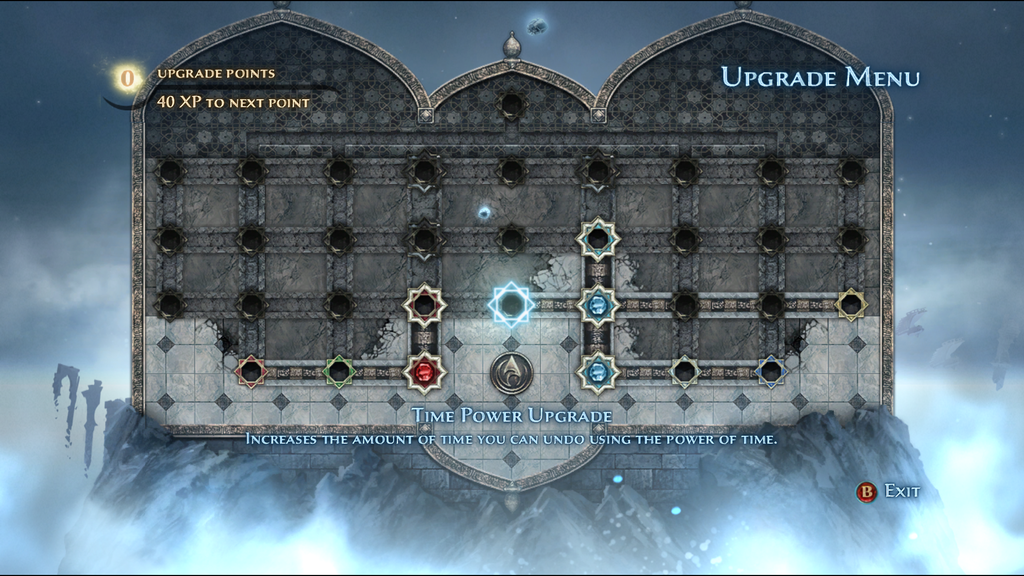Select the filled red gem upgrade node

click(x=424, y=372)
